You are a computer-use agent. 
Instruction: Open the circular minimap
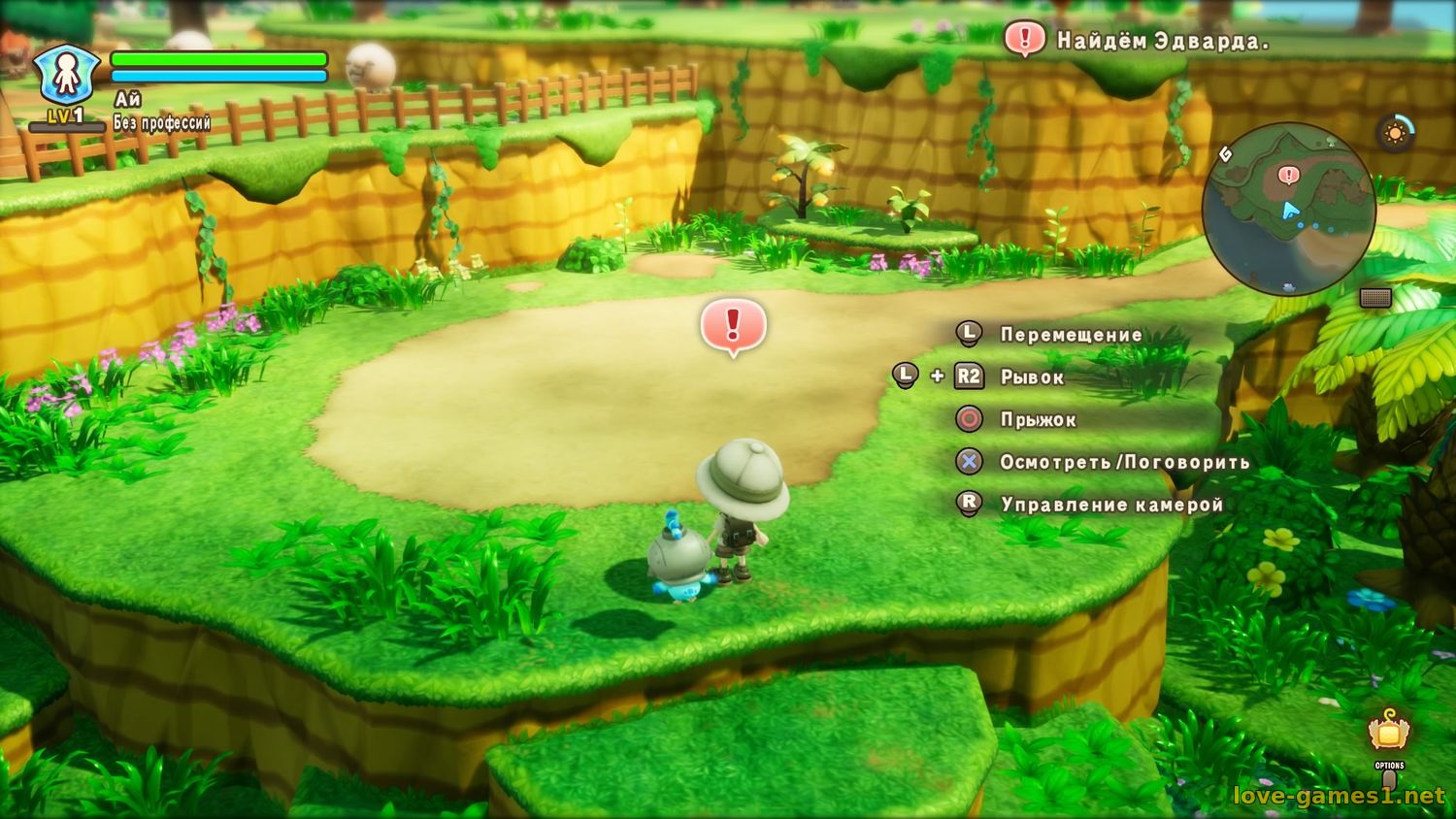[x=1288, y=209]
